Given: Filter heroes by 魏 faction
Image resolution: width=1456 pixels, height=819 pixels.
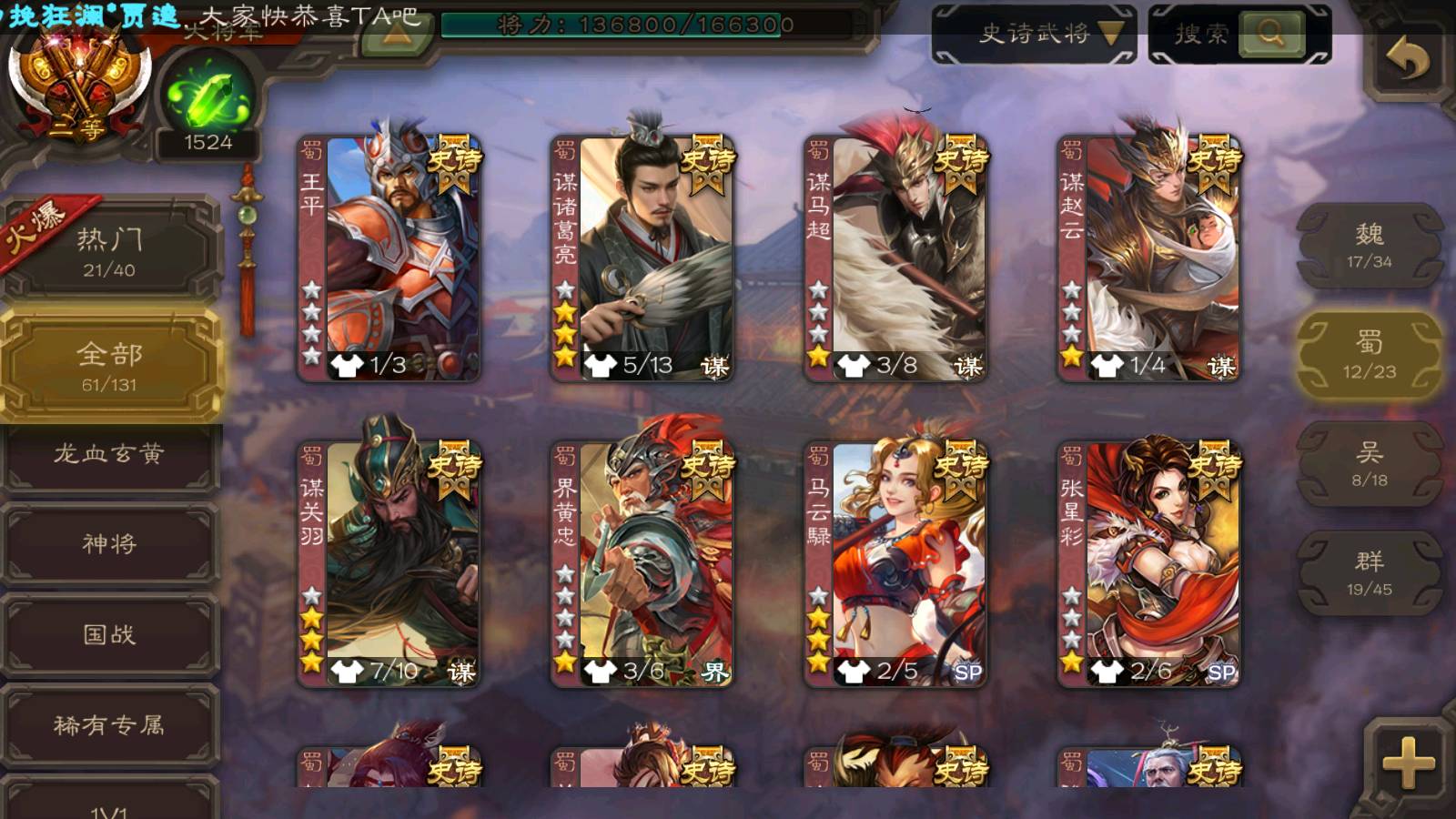Looking at the screenshot, I should 1369,246.
